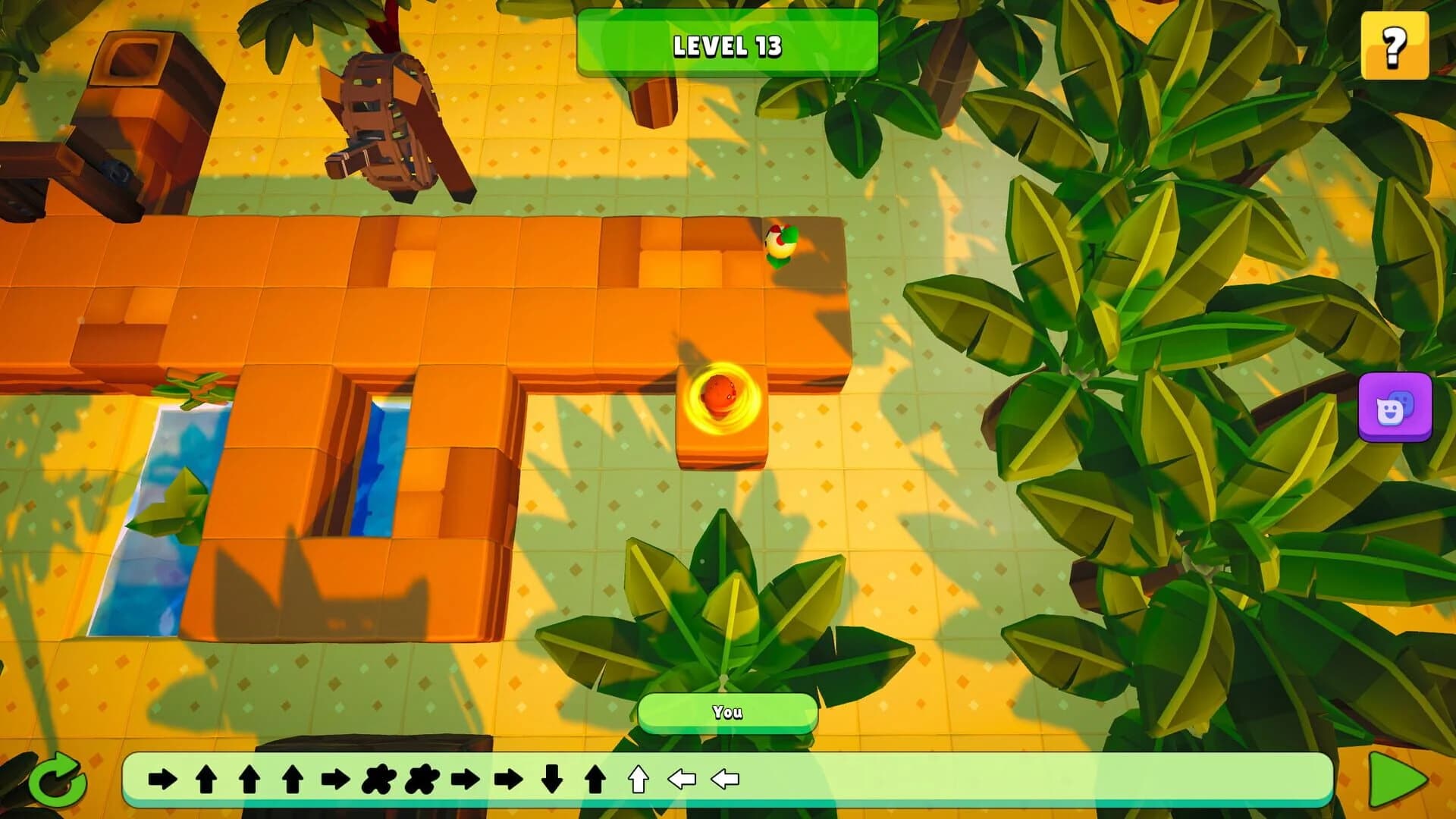Select the last white left-arrow command
1456x819 pixels.
tap(724, 777)
